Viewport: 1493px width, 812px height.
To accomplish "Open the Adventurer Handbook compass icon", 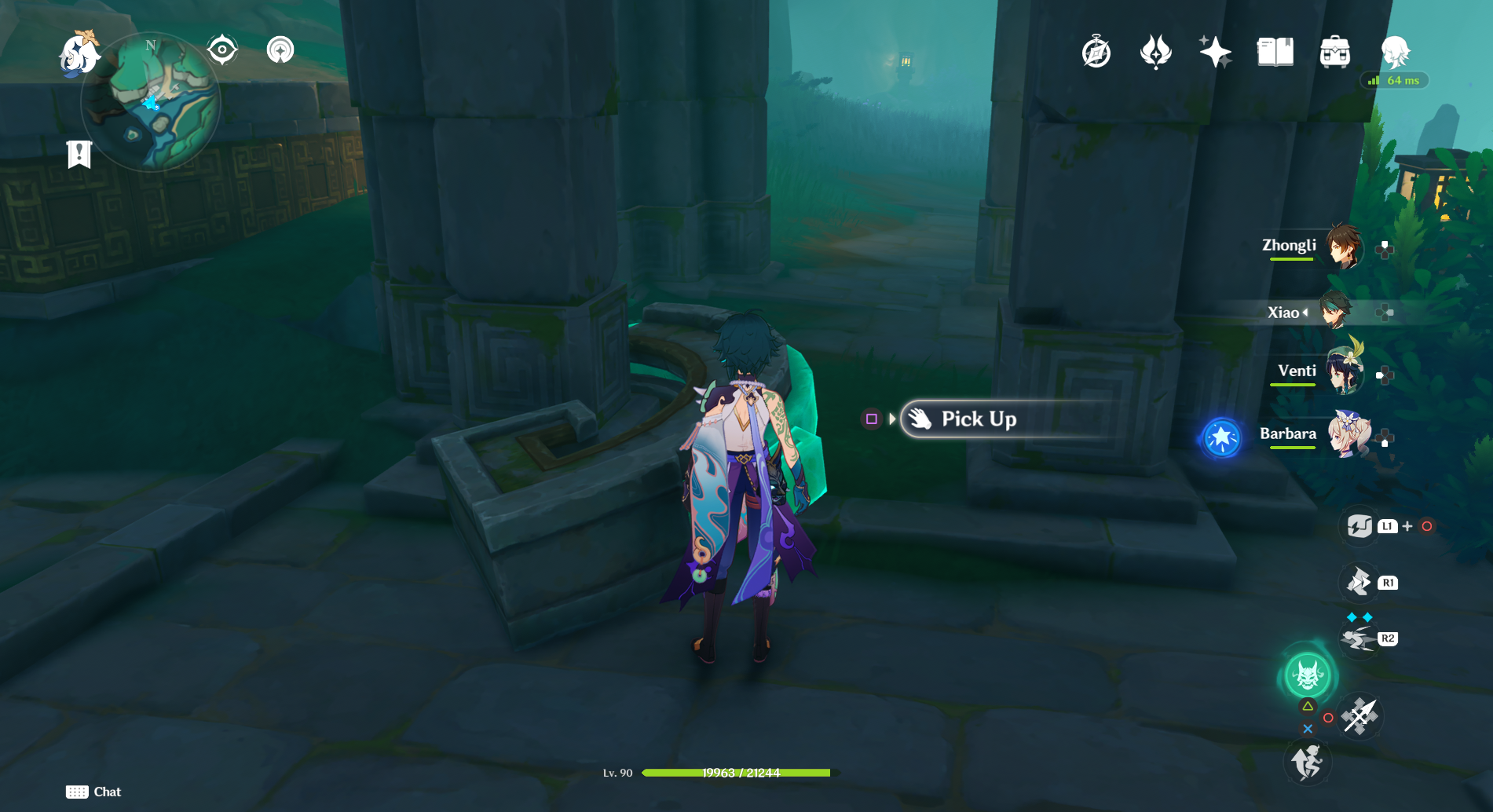I will (x=1096, y=52).
